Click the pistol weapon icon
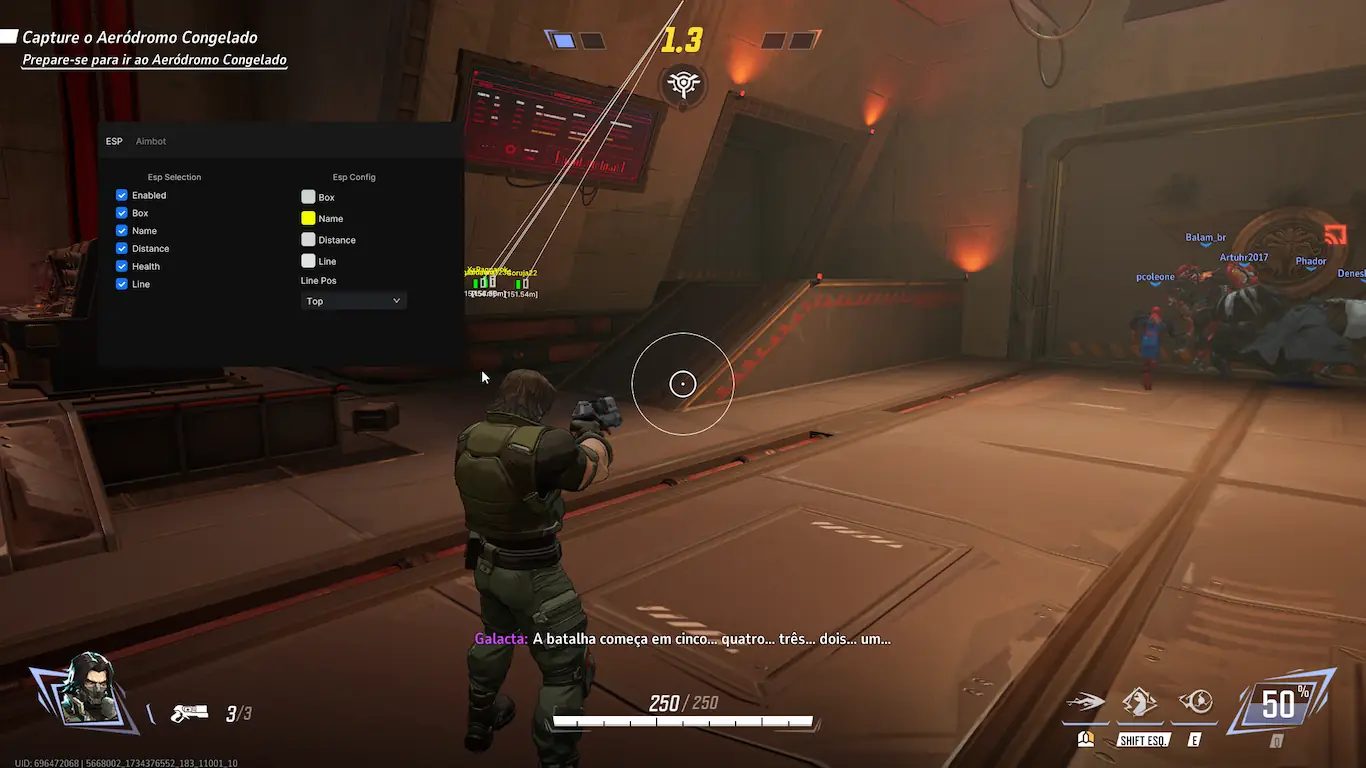 [x=188, y=713]
